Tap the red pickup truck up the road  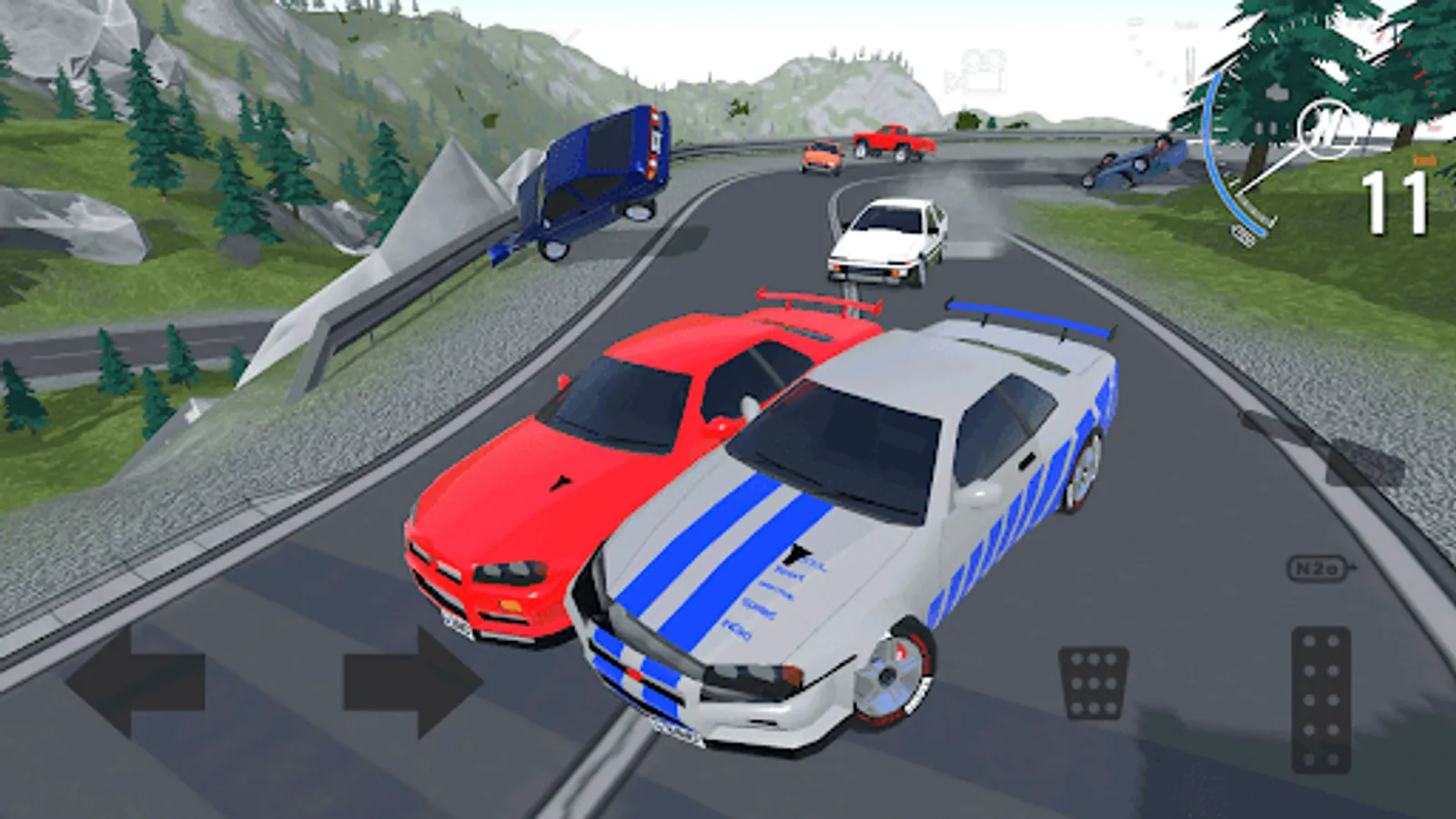pyautogui.click(x=892, y=141)
